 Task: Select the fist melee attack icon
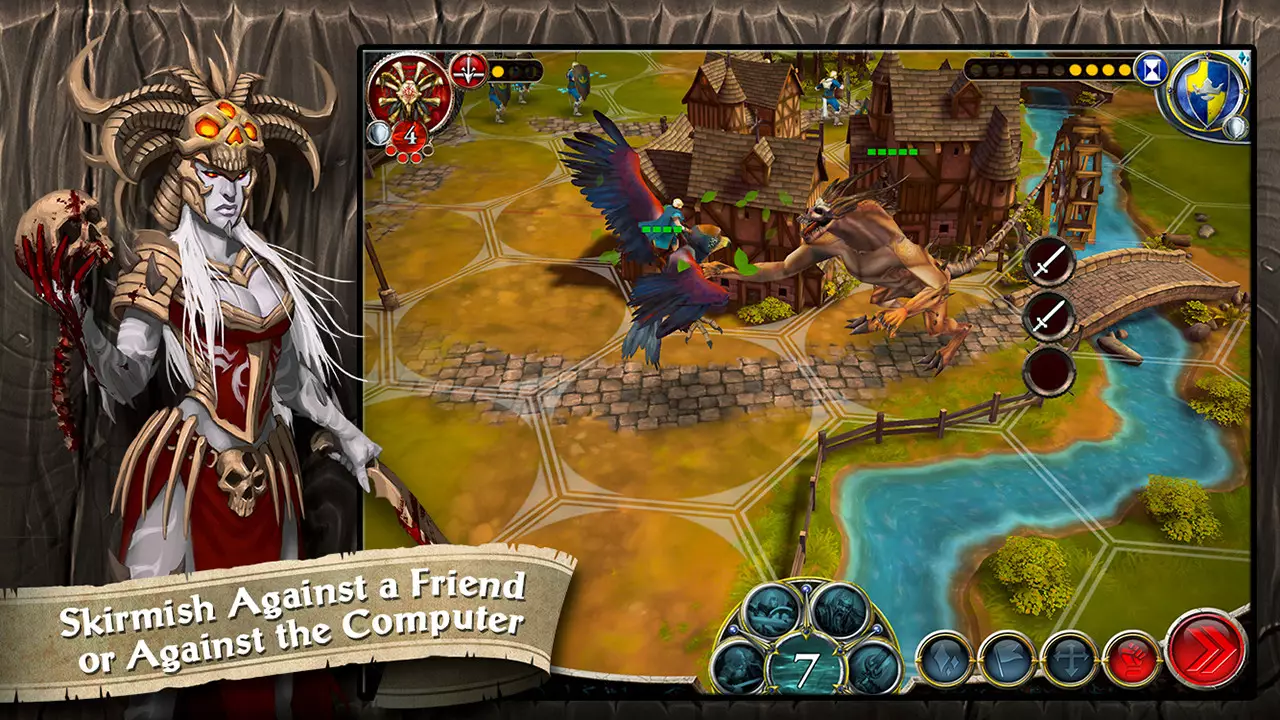pos(1131,659)
